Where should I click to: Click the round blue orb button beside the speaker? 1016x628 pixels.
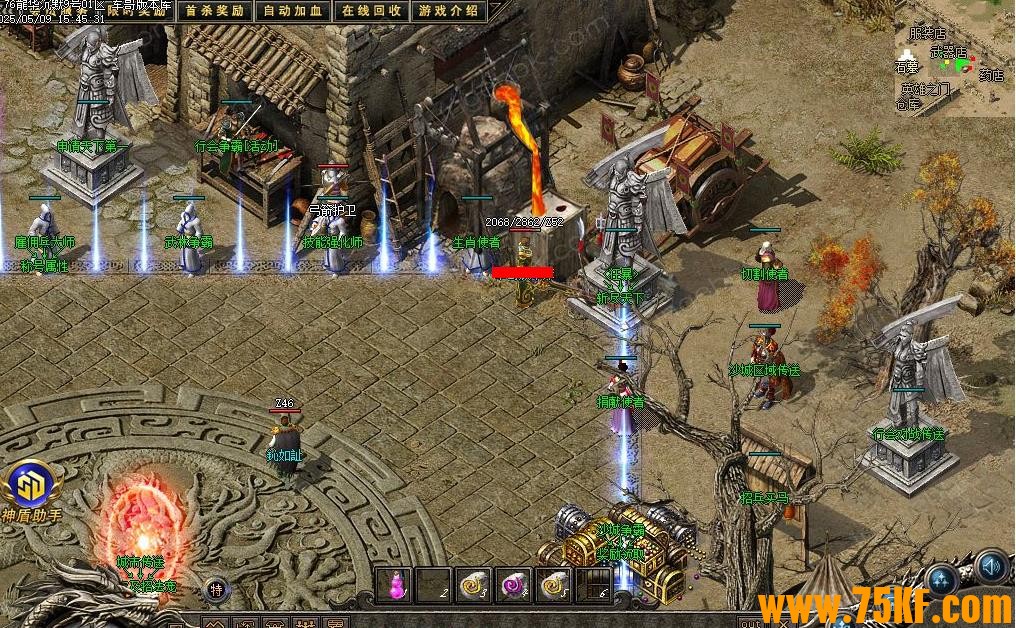[943, 578]
